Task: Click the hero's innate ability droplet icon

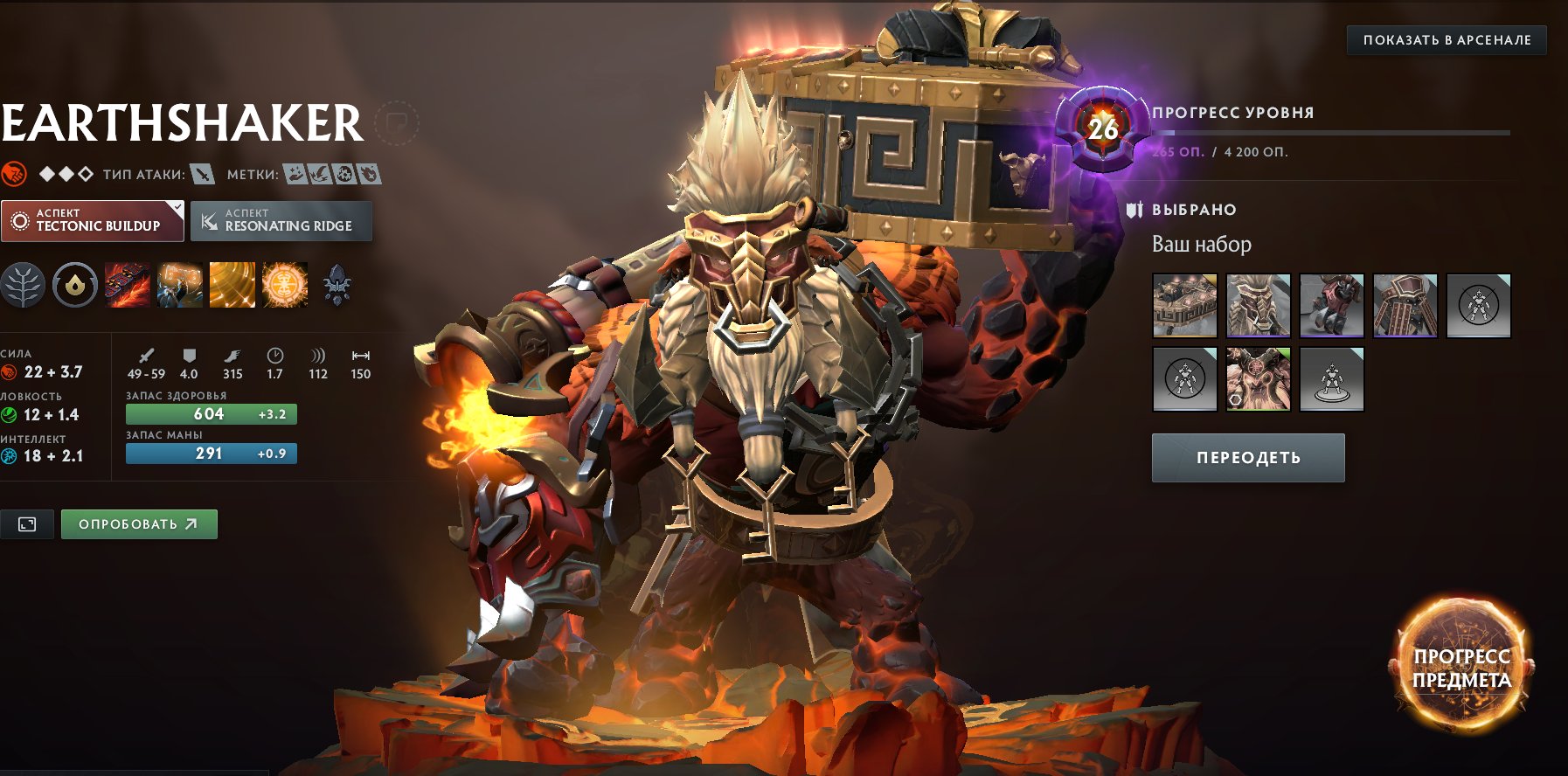Action: point(77,286)
